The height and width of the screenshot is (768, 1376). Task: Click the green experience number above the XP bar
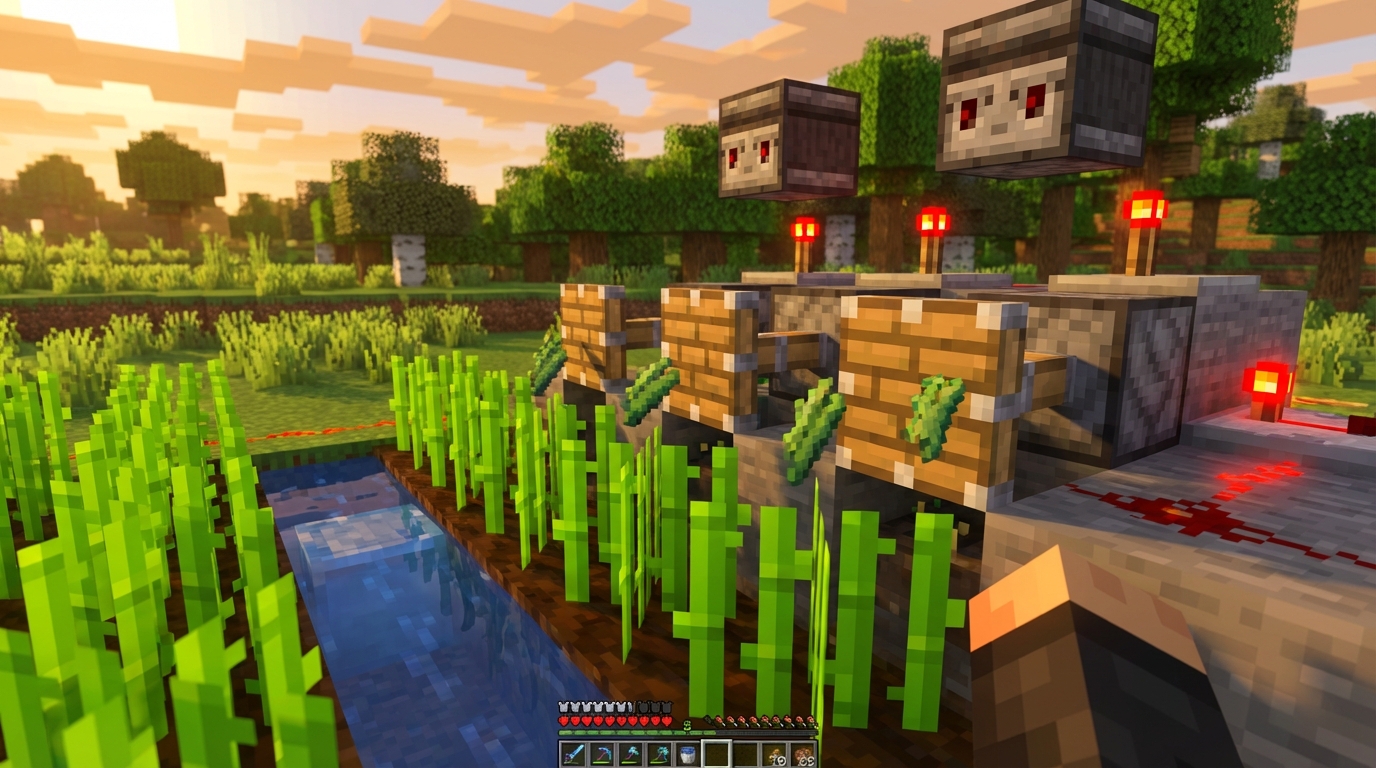(687, 726)
